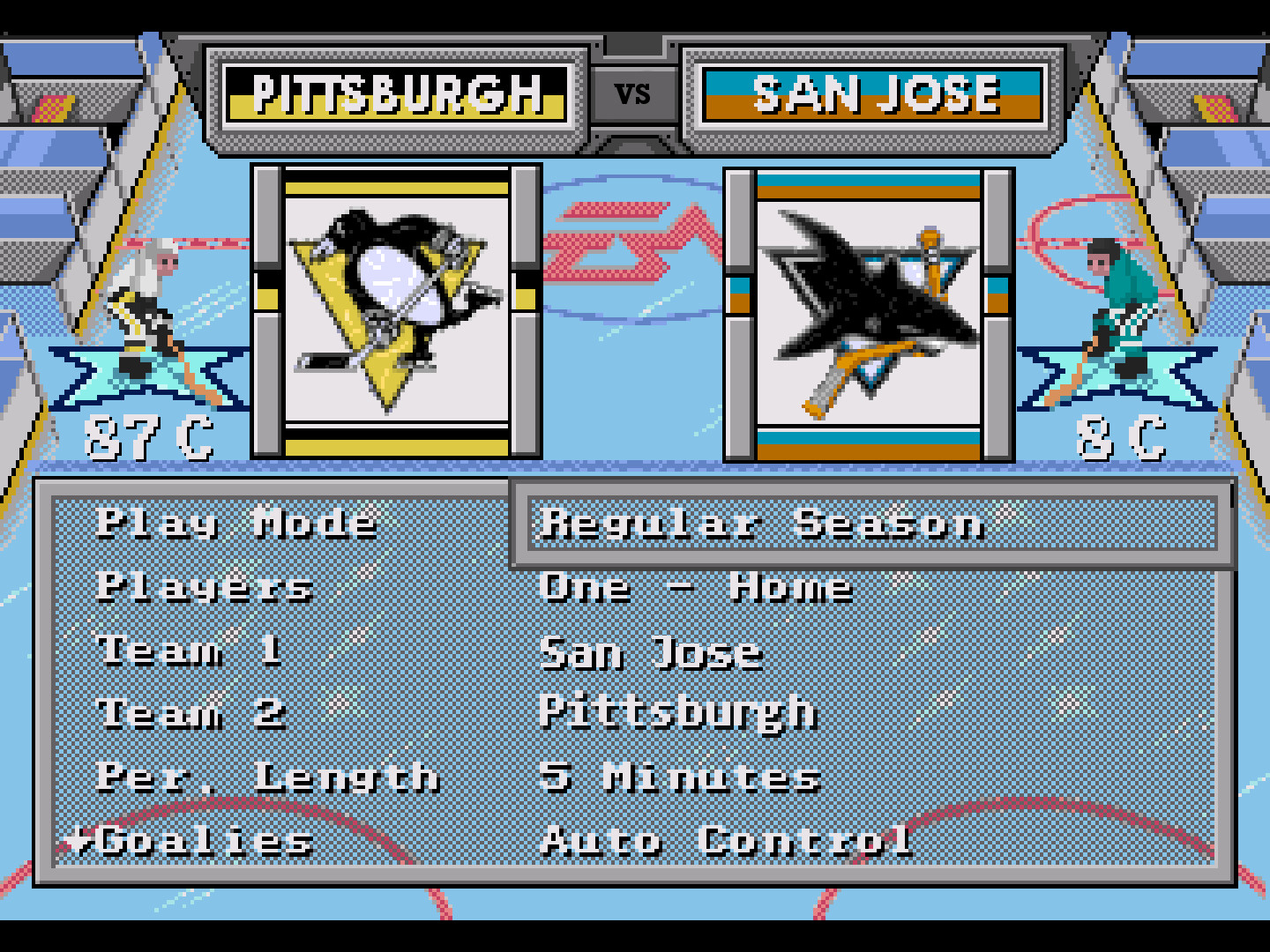
Task: Change the One - Home players setting
Action: pos(696,587)
